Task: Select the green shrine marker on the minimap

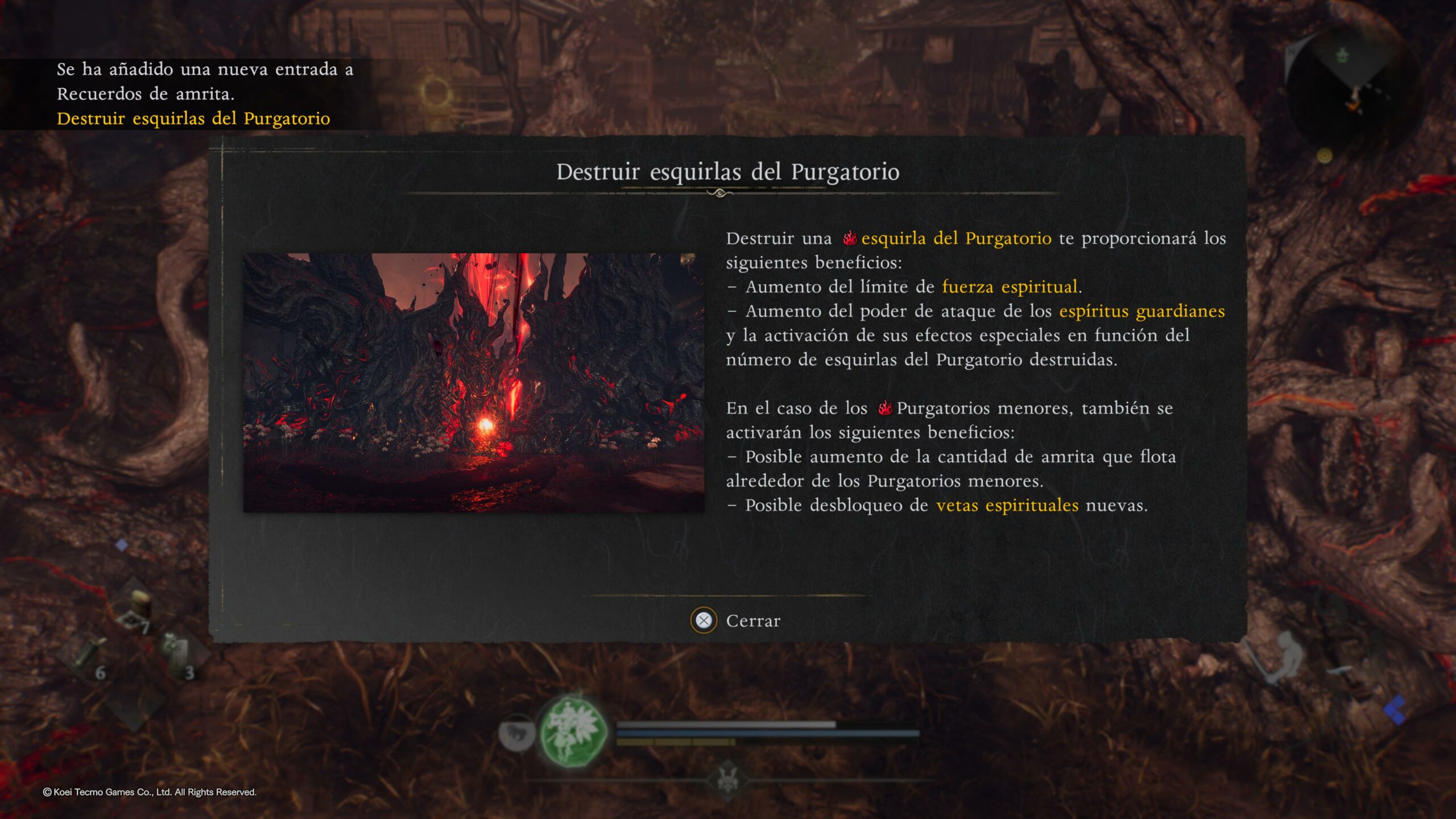Action: pos(1342,56)
